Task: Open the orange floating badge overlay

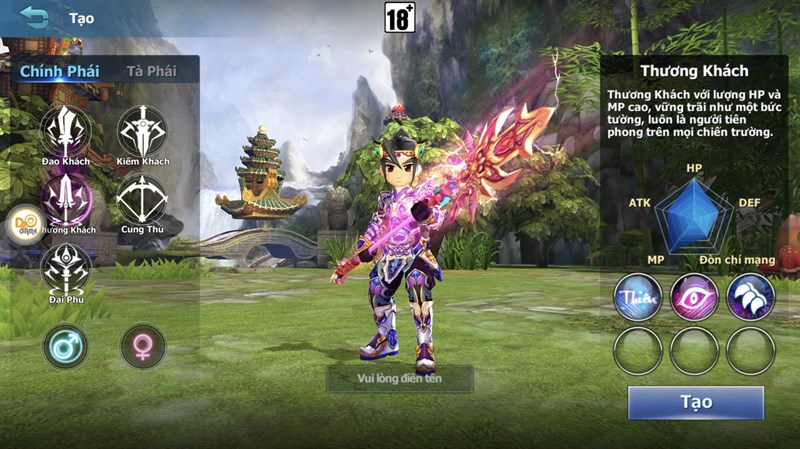Action: (x=25, y=224)
